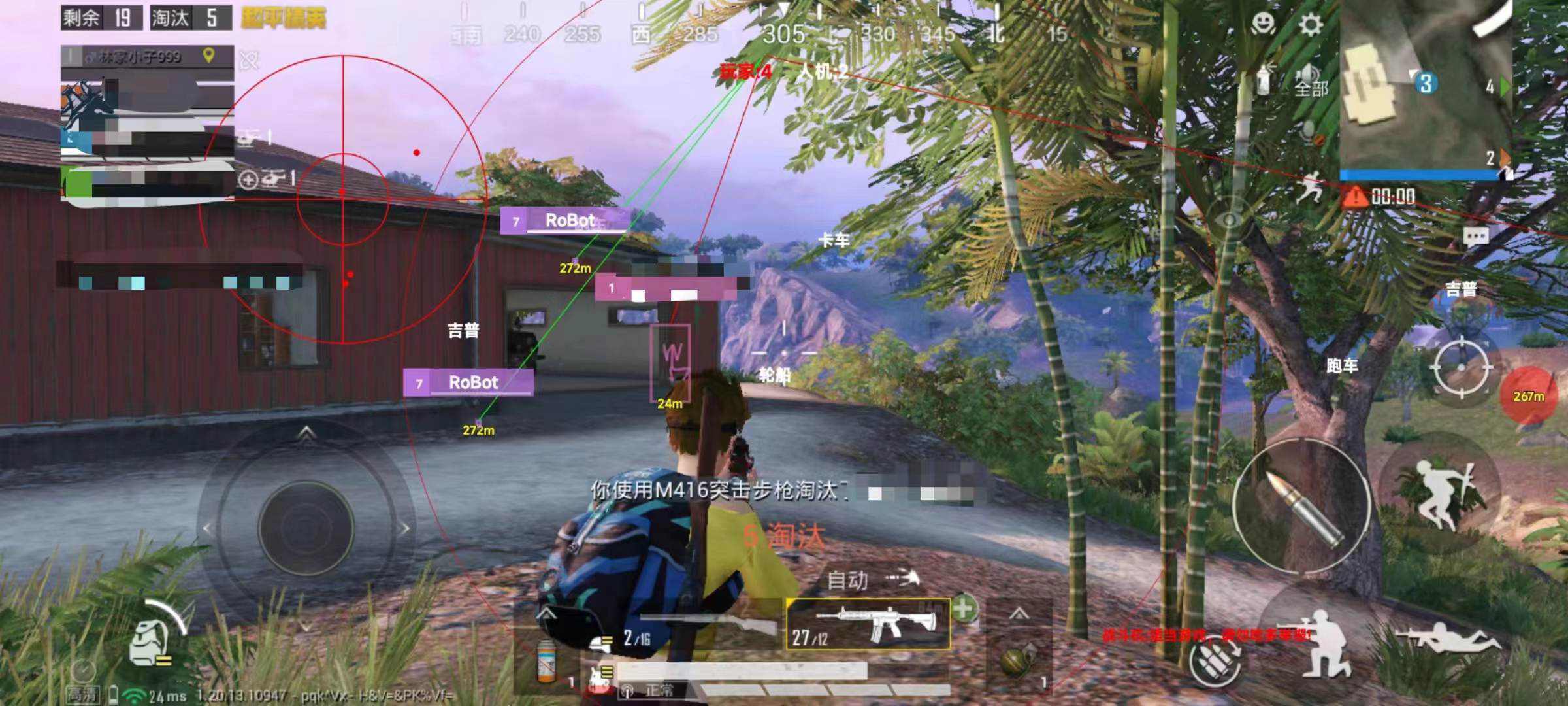Open the chat message bubble icon
This screenshot has width=1568, height=706.
(1478, 236)
